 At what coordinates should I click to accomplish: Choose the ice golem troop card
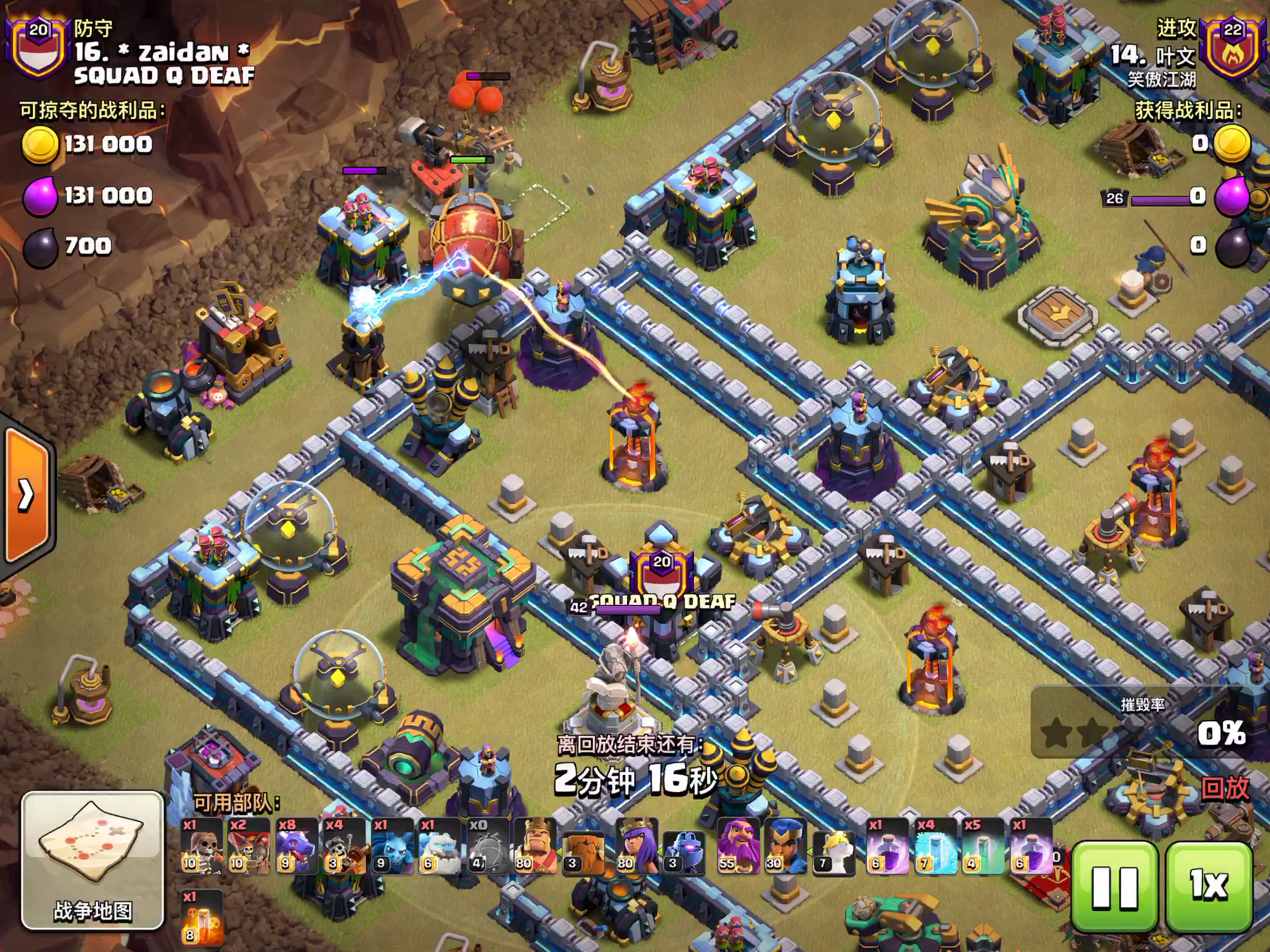(x=439, y=846)
